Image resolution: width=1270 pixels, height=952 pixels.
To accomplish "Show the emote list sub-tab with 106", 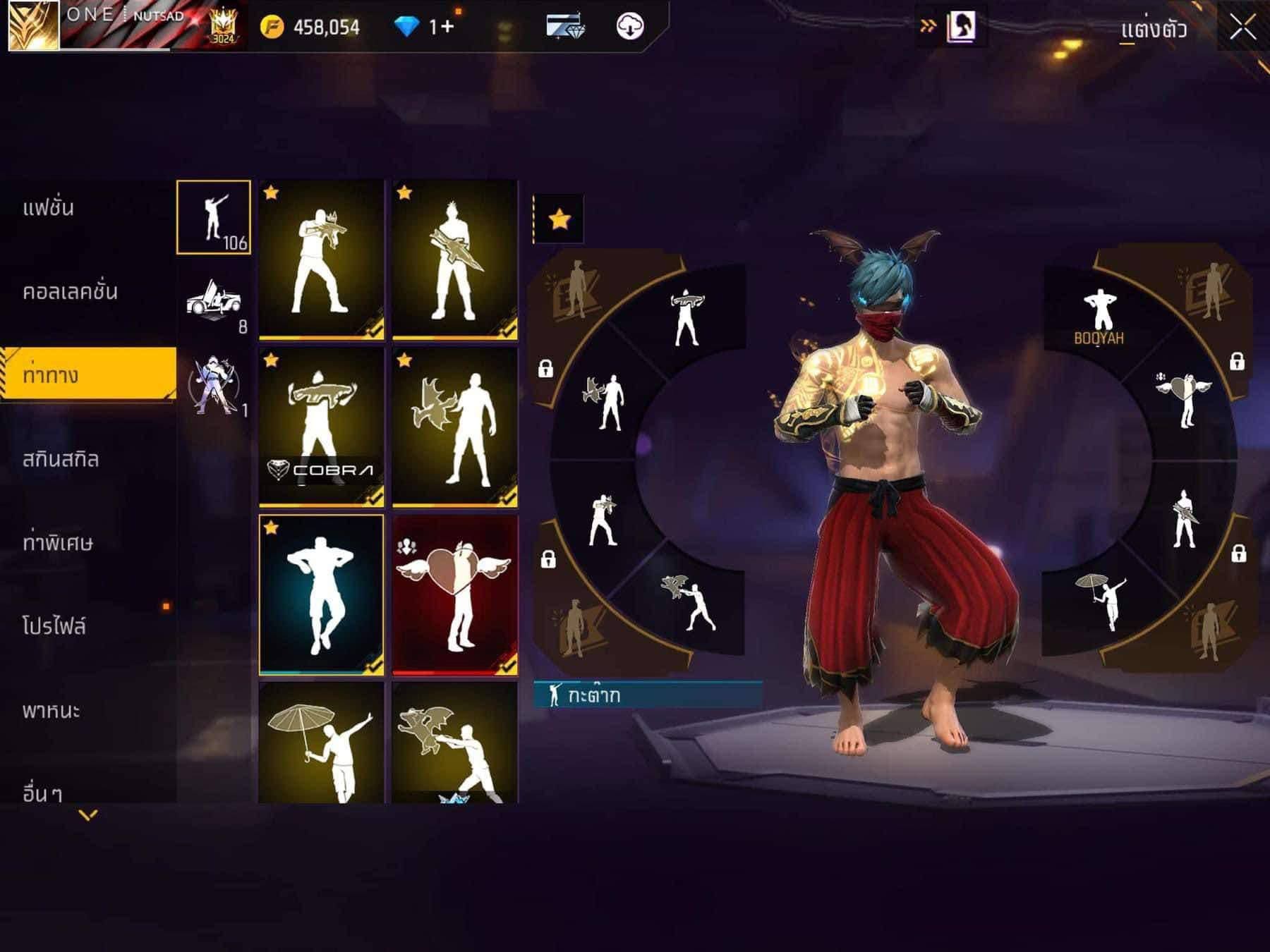I will pyautogui.click(x=214, y=217).
